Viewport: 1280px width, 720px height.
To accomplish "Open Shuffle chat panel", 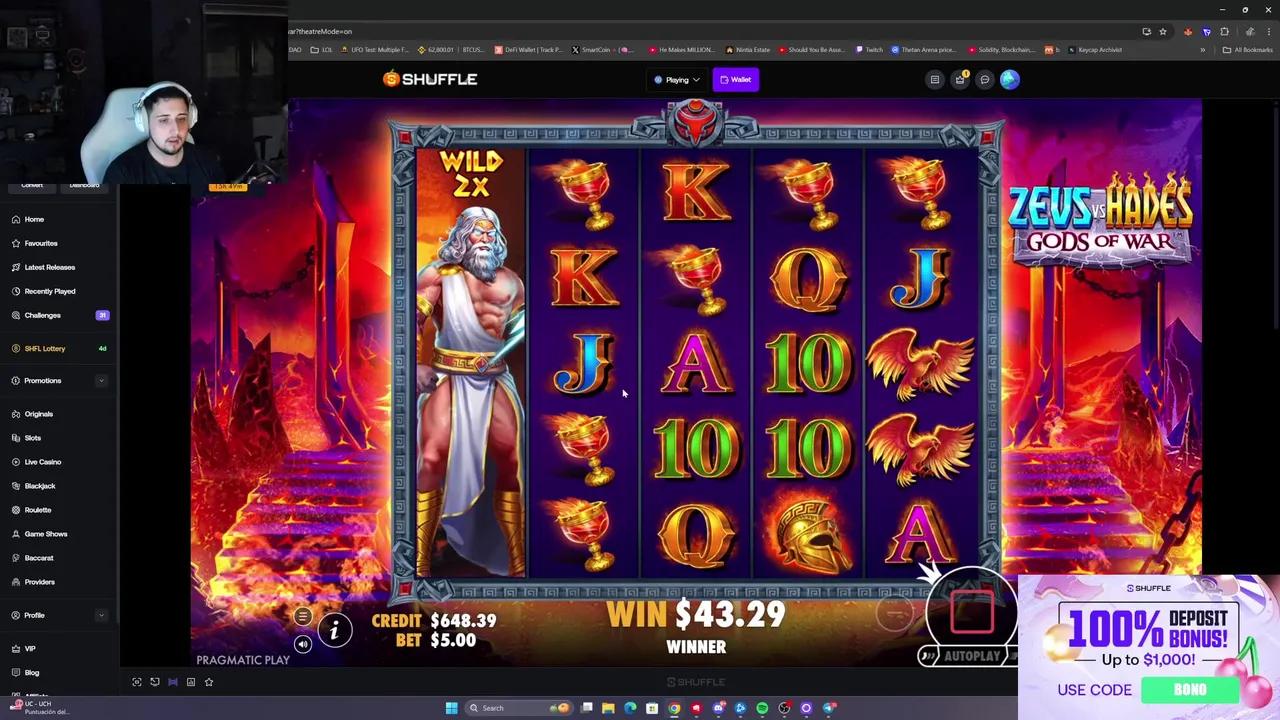I will coord(984,79).
